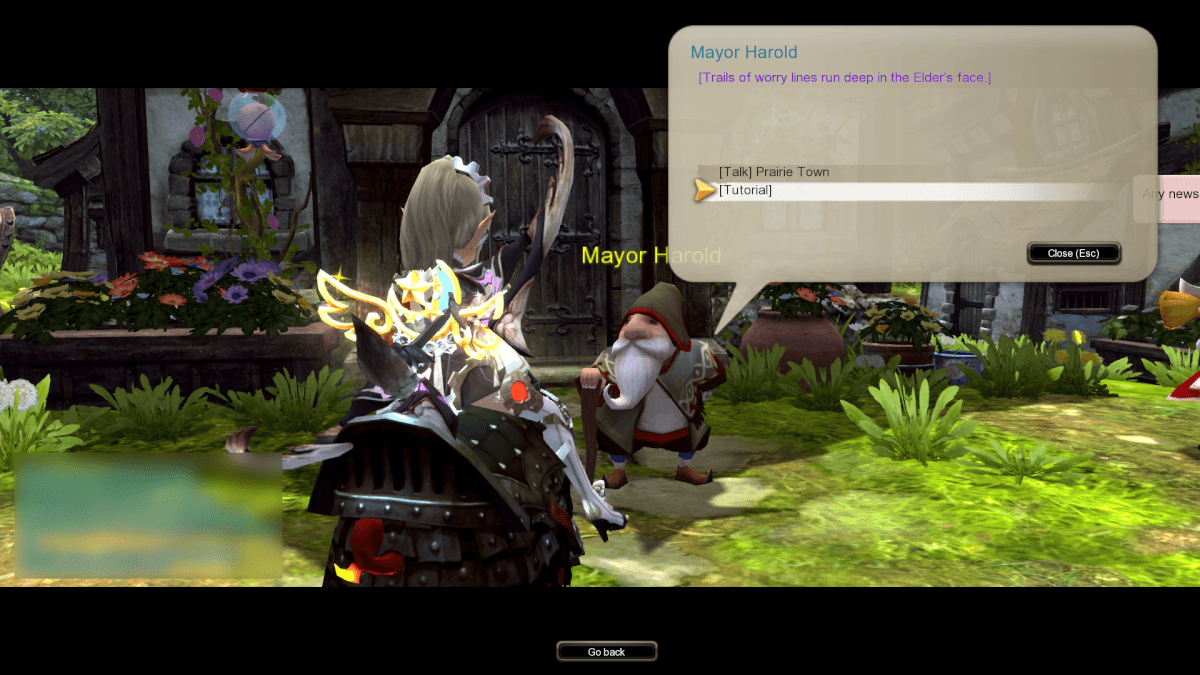
Task: Choose the [Talk] Prairie Town dialogue option
Action: [x=774, y=172]
